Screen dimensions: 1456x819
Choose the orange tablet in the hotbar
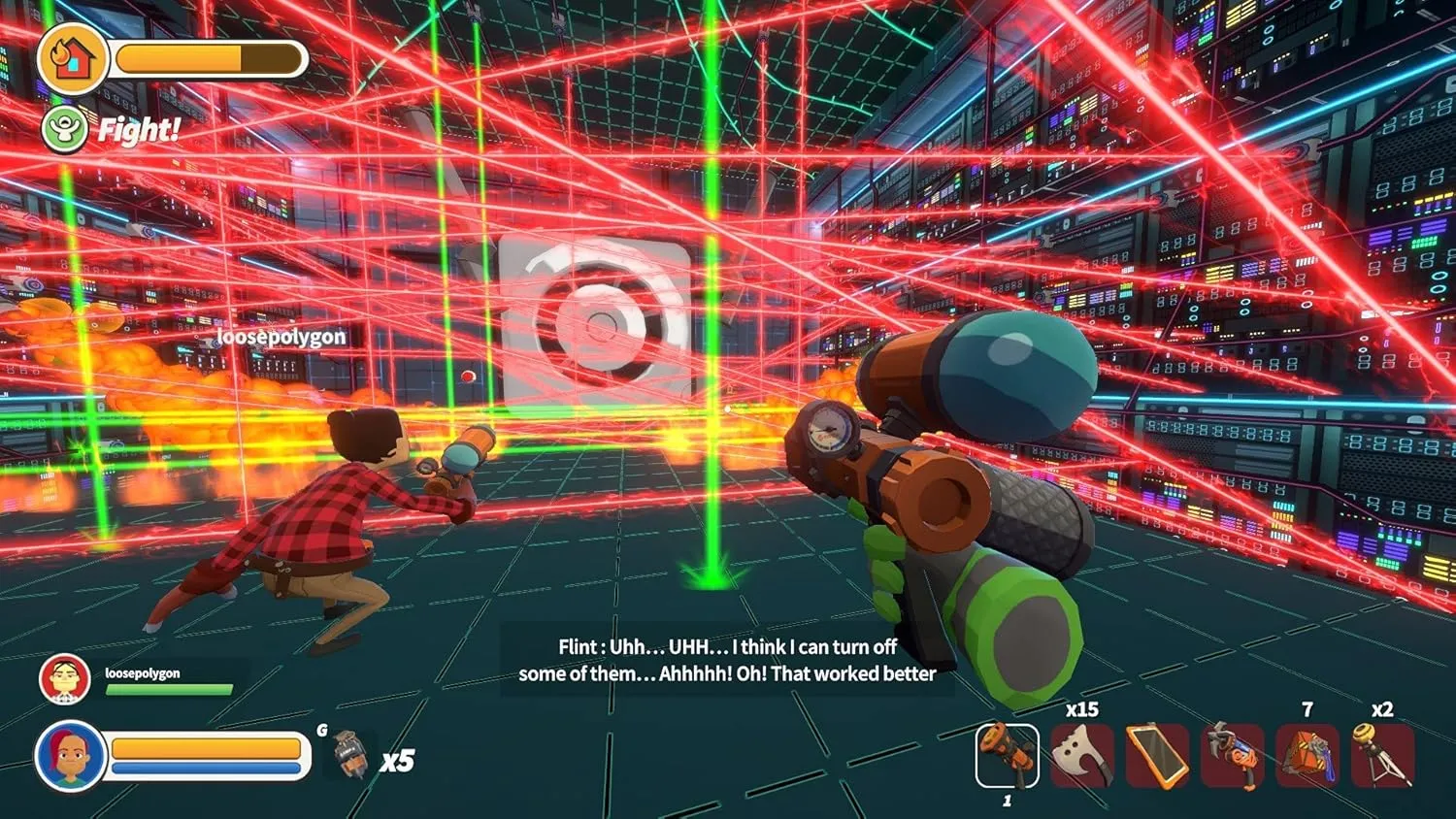click(1157, 755)
